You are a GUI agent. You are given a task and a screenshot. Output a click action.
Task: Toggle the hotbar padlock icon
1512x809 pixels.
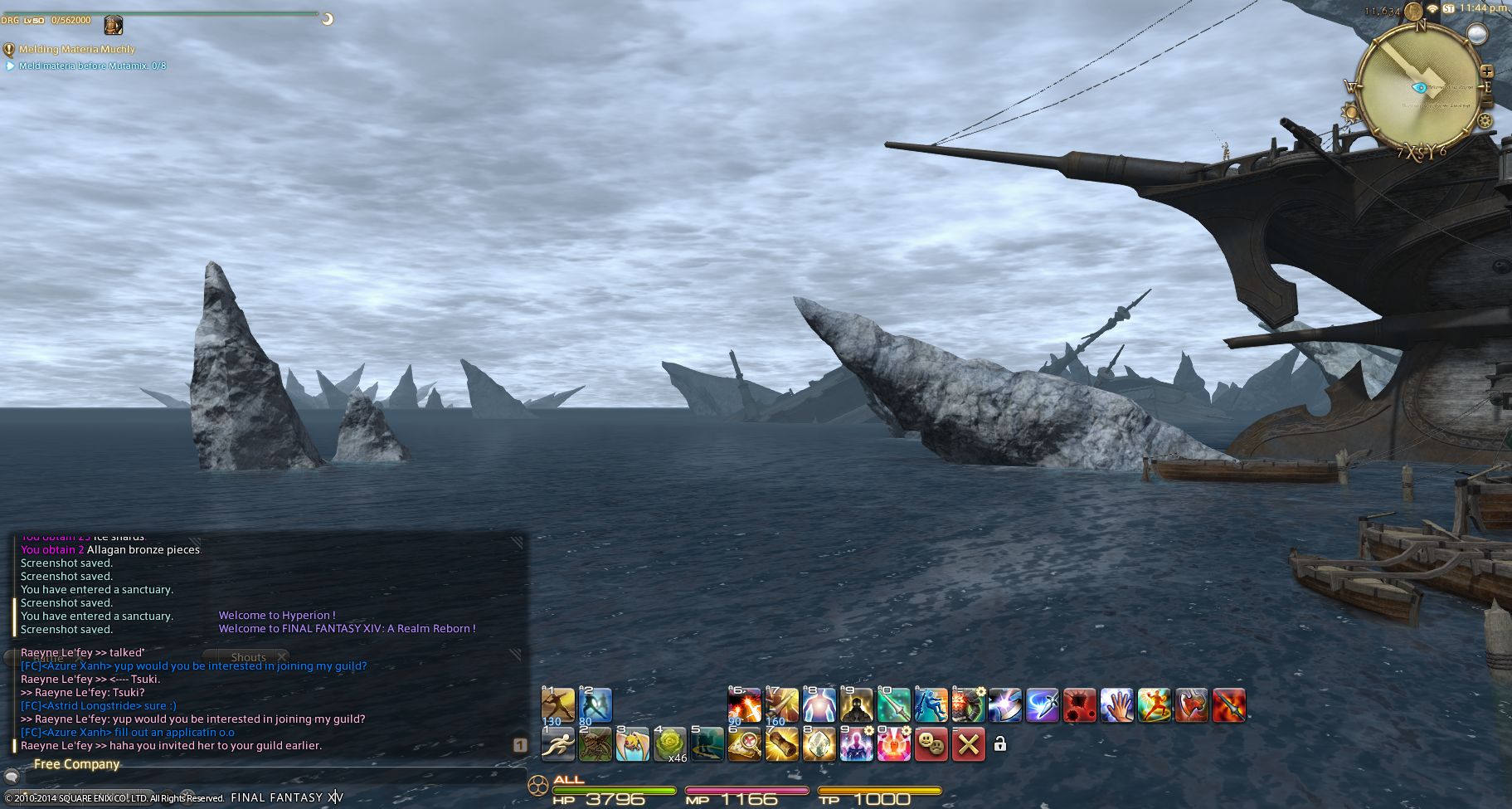coord(1000,744)
